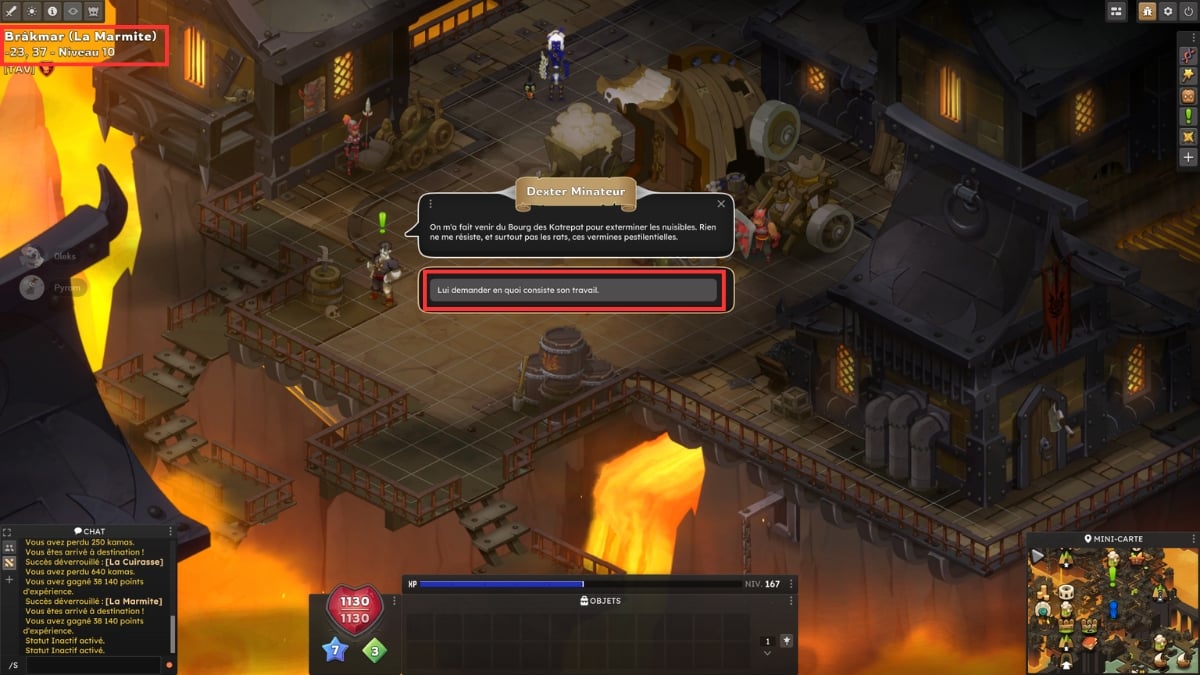1200x675 pixels.
Task: Choose "Lui demander en quoi consiste son travail"
Action: pos(573,290)
